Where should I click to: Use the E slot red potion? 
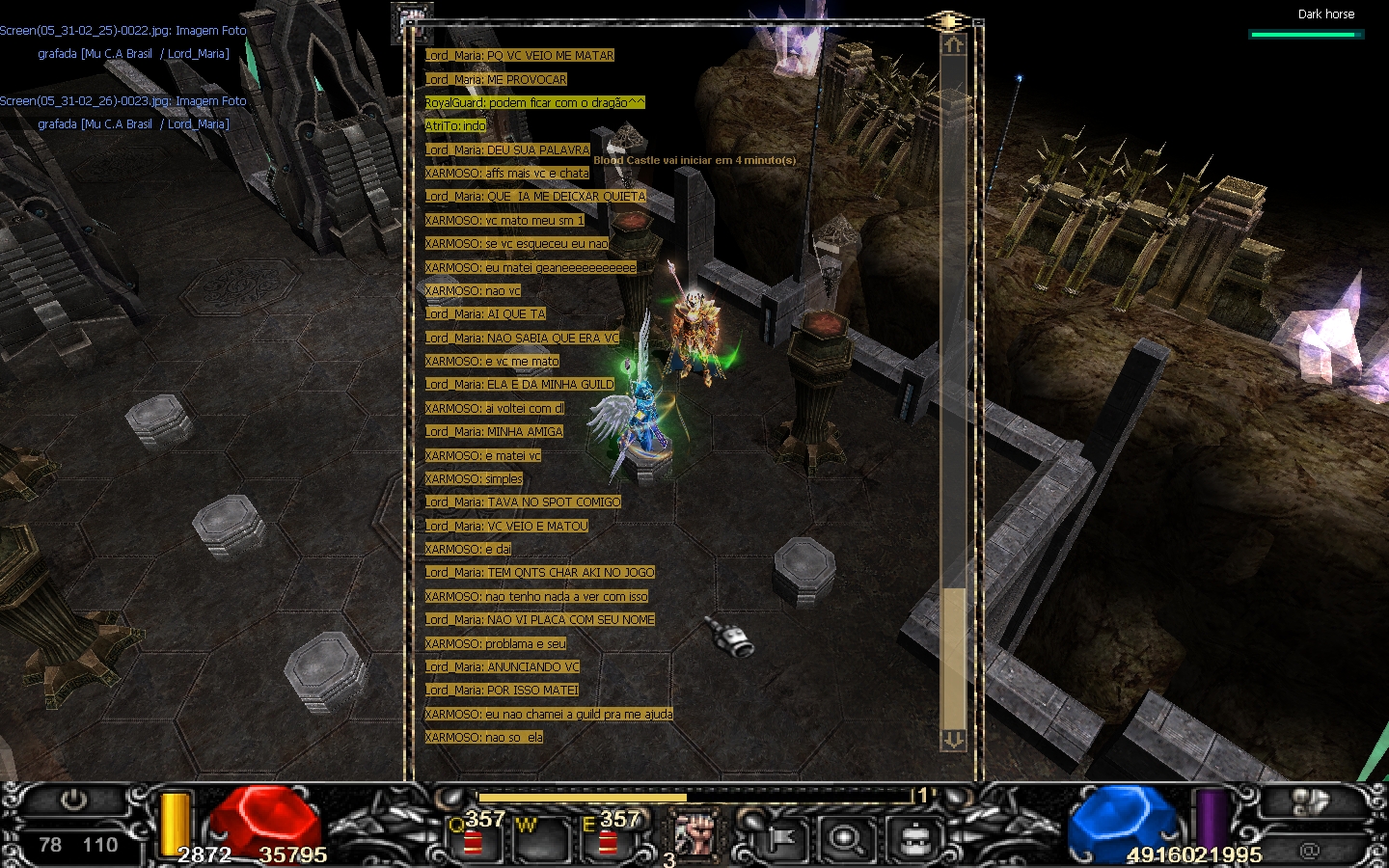[x=608, y=839]
